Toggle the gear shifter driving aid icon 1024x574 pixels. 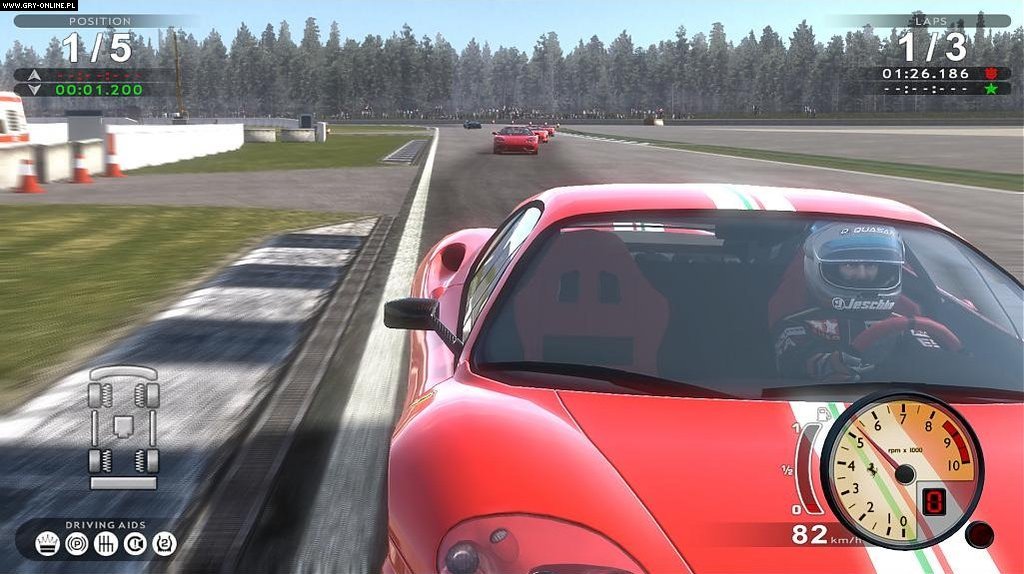tap(106, 543)
